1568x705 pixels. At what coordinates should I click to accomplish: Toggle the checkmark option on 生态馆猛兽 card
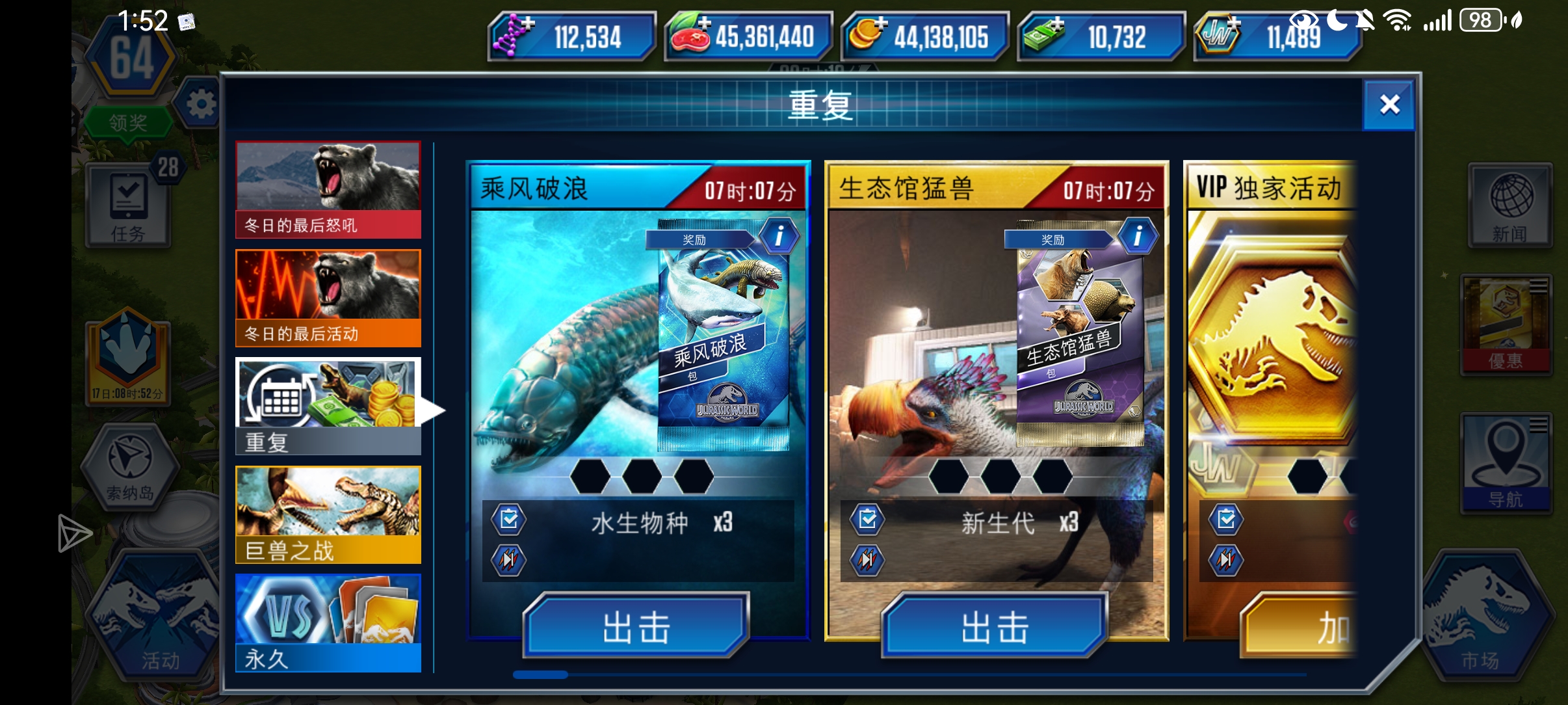tap(867, 519)
